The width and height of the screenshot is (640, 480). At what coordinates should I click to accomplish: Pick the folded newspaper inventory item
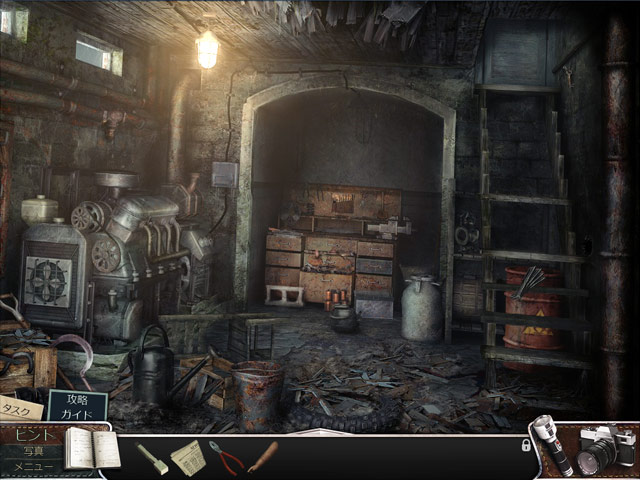tap(187, 457)
